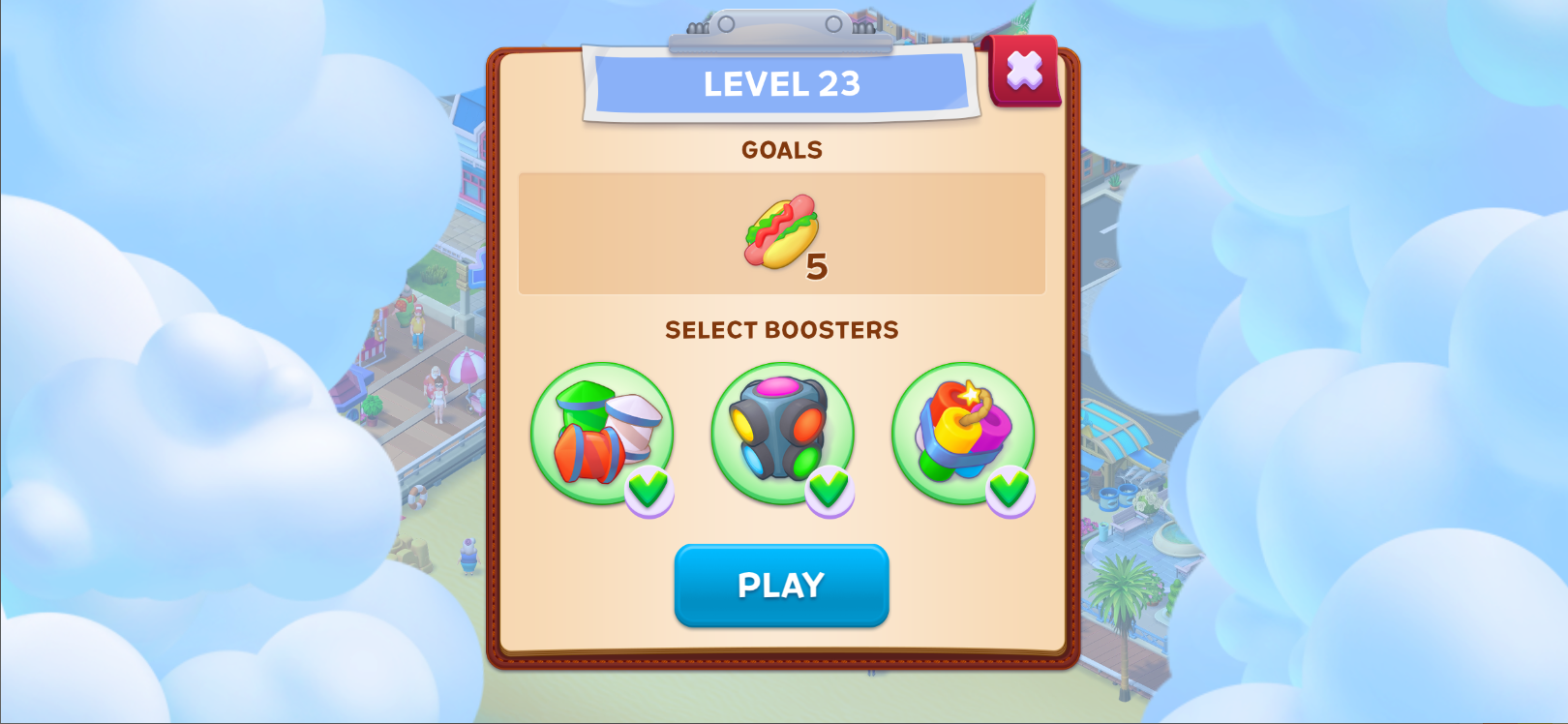Untick the bomb booster checkmark
Viewport: 1568px width, 724px height.
(1010, 492)
